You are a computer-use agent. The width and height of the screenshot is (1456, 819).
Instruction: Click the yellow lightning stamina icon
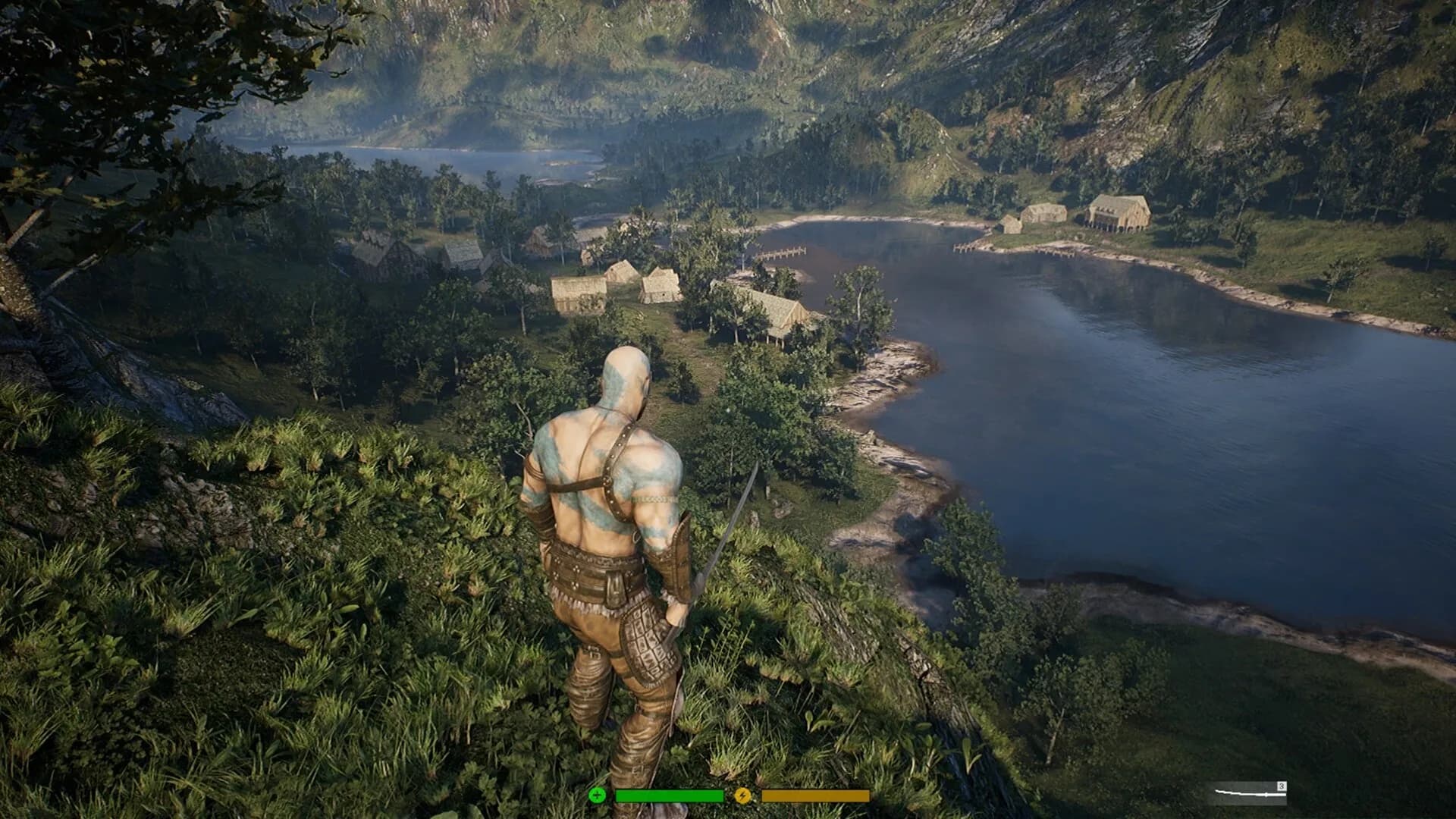pyautogui.click(x=744, y=795)
